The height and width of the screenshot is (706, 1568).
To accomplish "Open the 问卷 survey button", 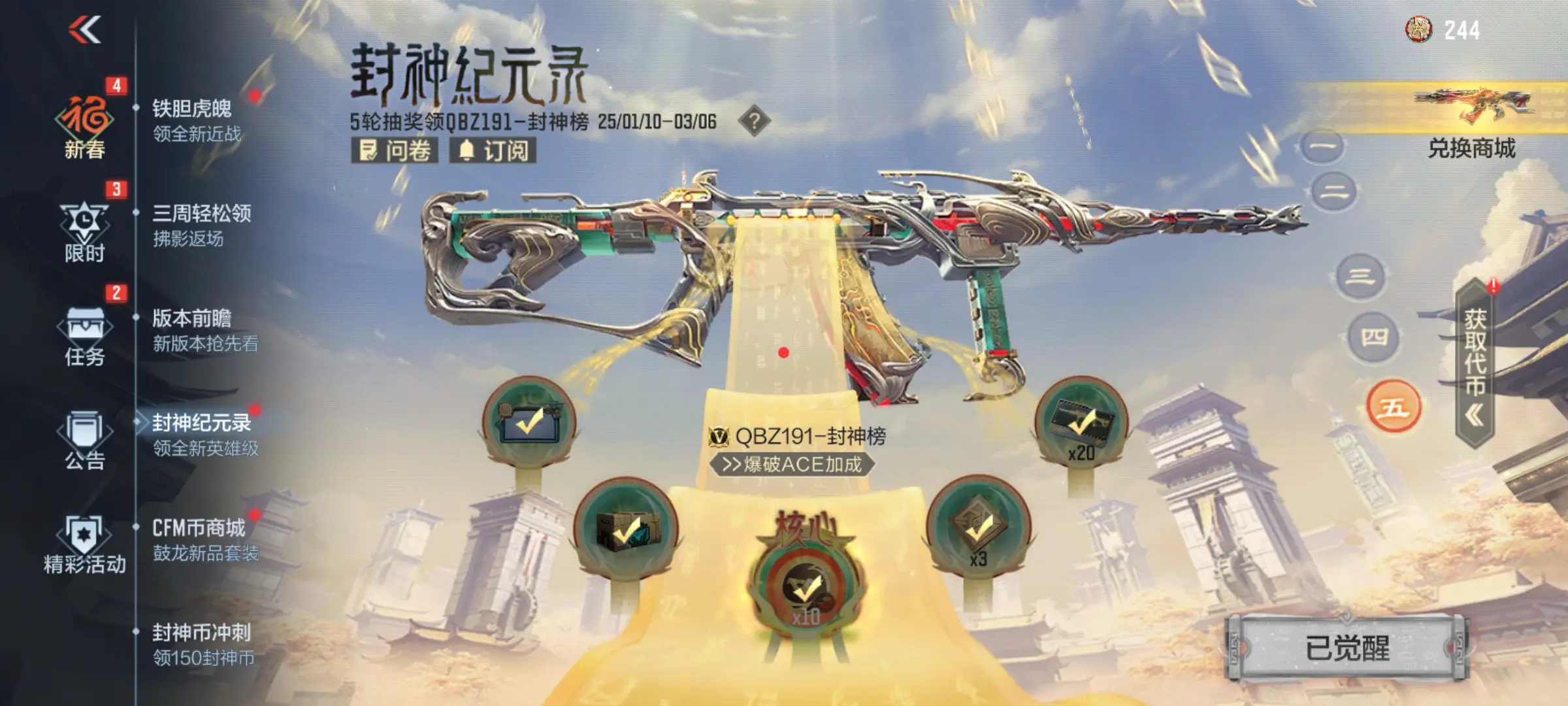I will [395, 150].
